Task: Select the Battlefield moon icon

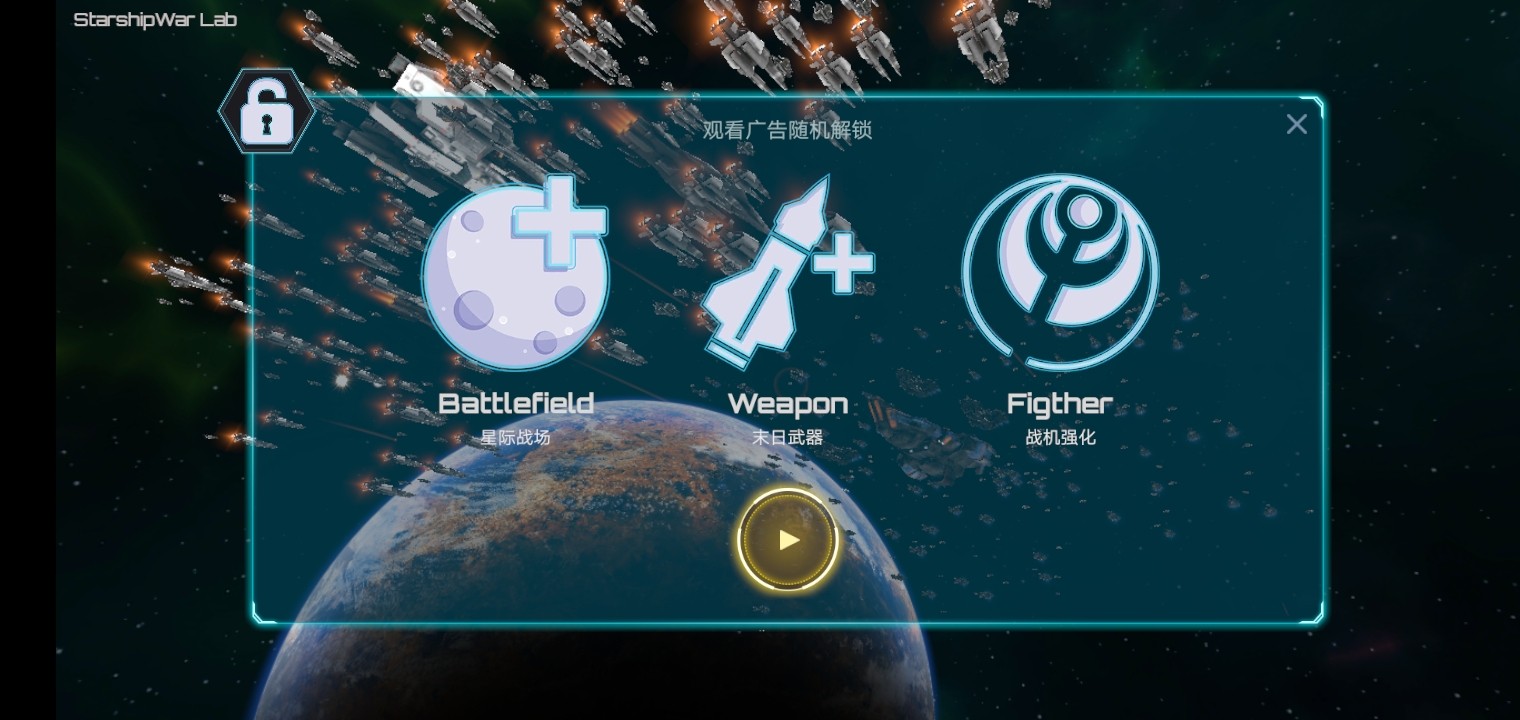Action: pyautogui.click(x=515, y=273)
